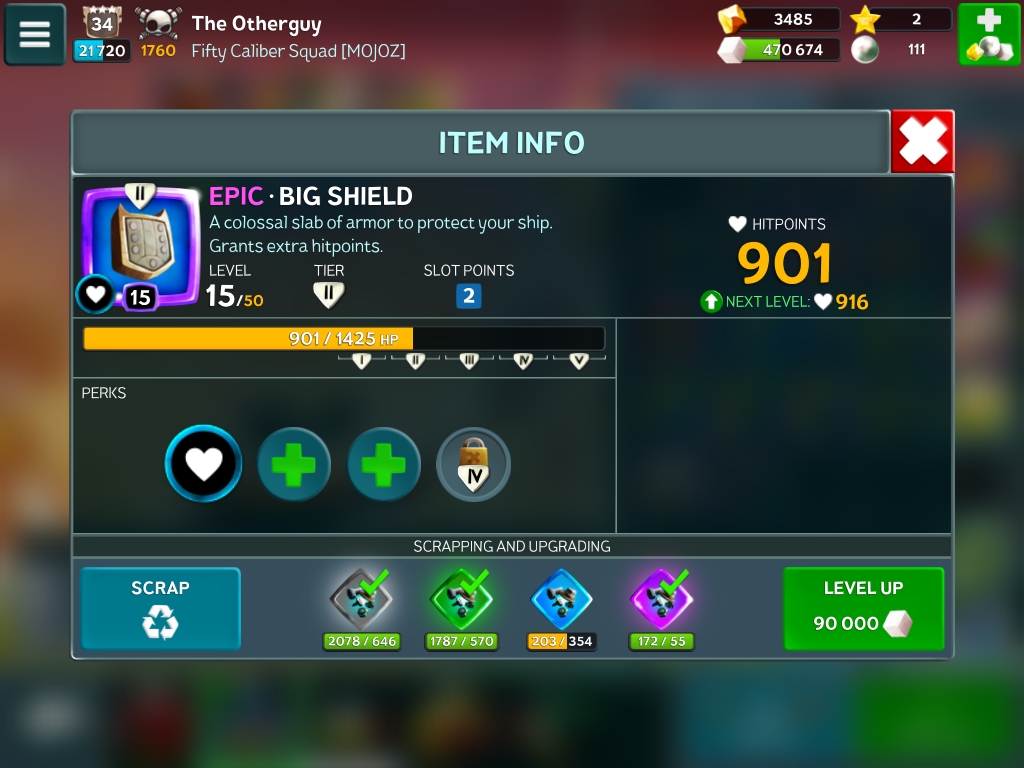This screenshot has height=768, width=1024.
Task: Open the green add-currency shop button
Action: tap(989, 35)
